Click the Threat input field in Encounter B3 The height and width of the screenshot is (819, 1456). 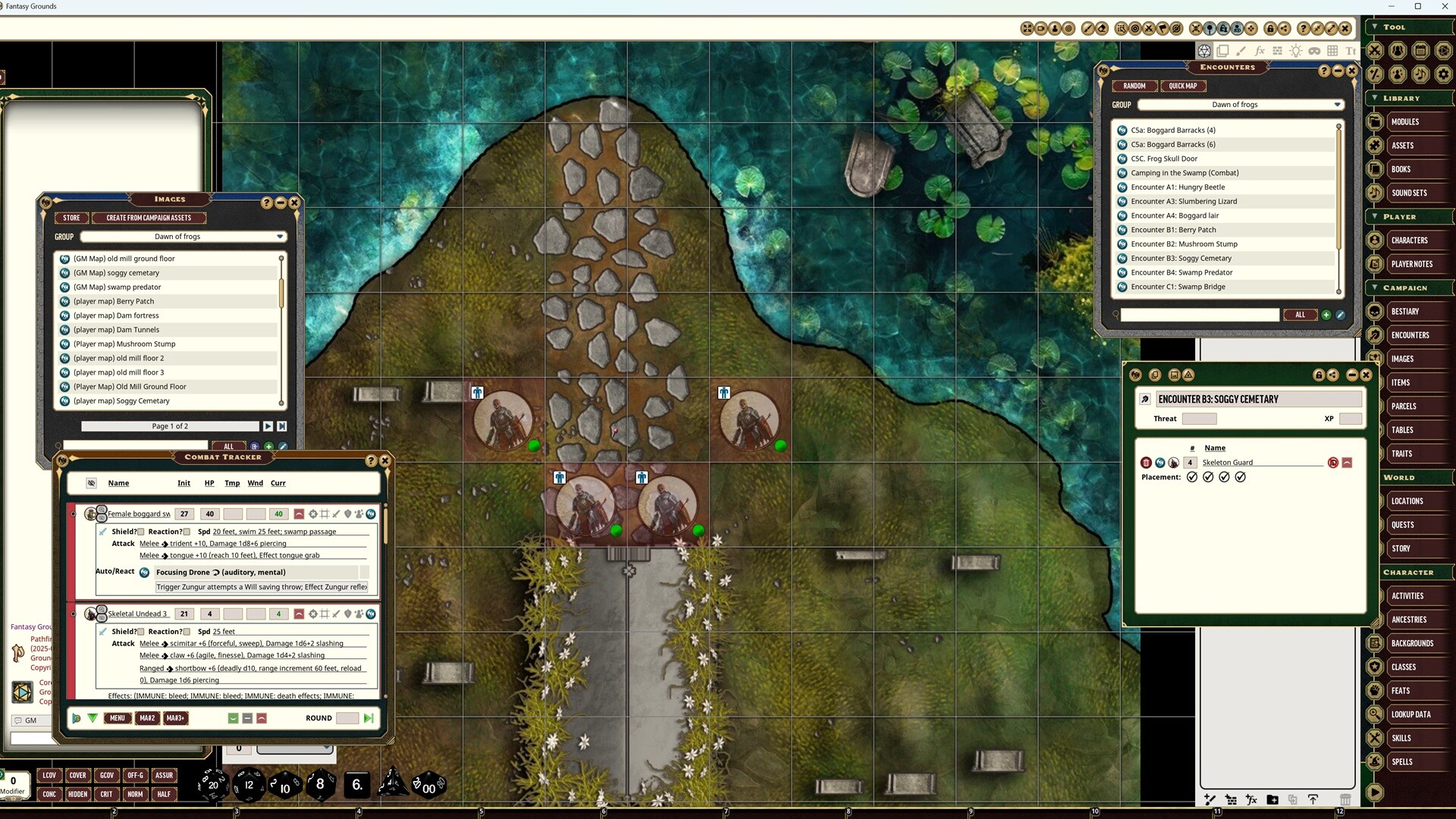click(1200, 419)
